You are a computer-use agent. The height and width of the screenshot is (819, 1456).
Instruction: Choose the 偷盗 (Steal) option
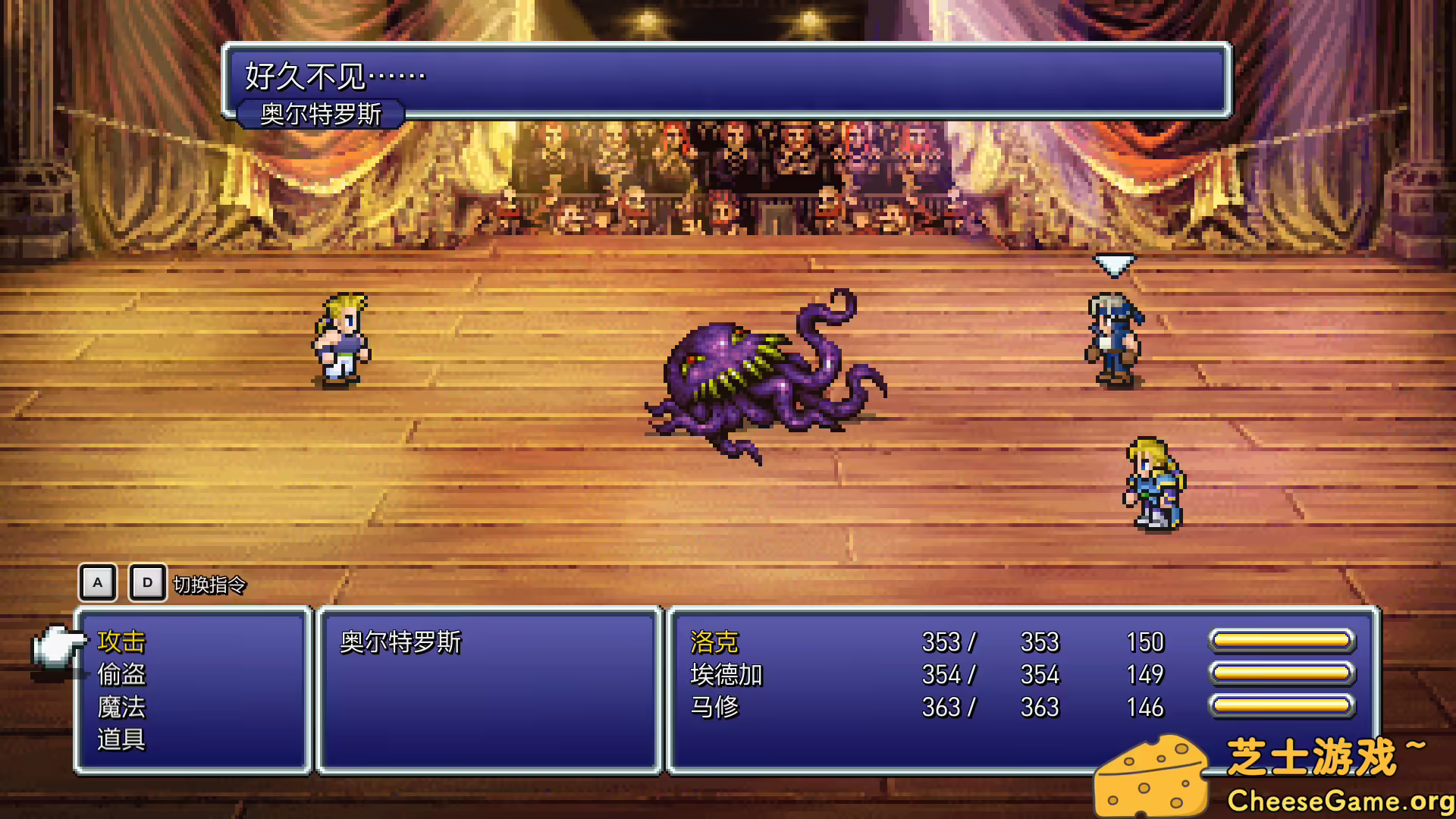coord(123,674)
